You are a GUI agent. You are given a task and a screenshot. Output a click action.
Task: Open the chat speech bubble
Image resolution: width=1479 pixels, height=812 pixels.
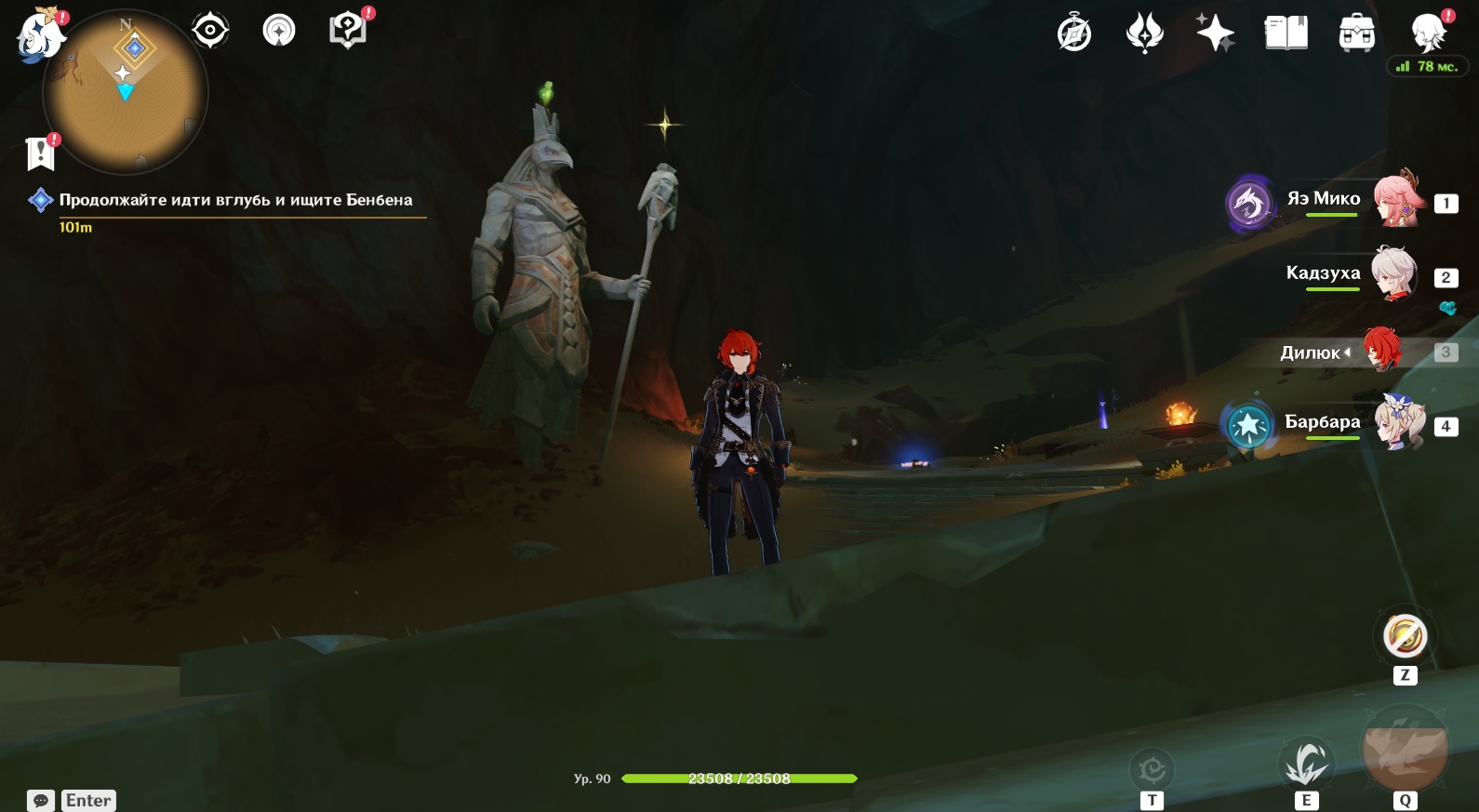(41, 800)
